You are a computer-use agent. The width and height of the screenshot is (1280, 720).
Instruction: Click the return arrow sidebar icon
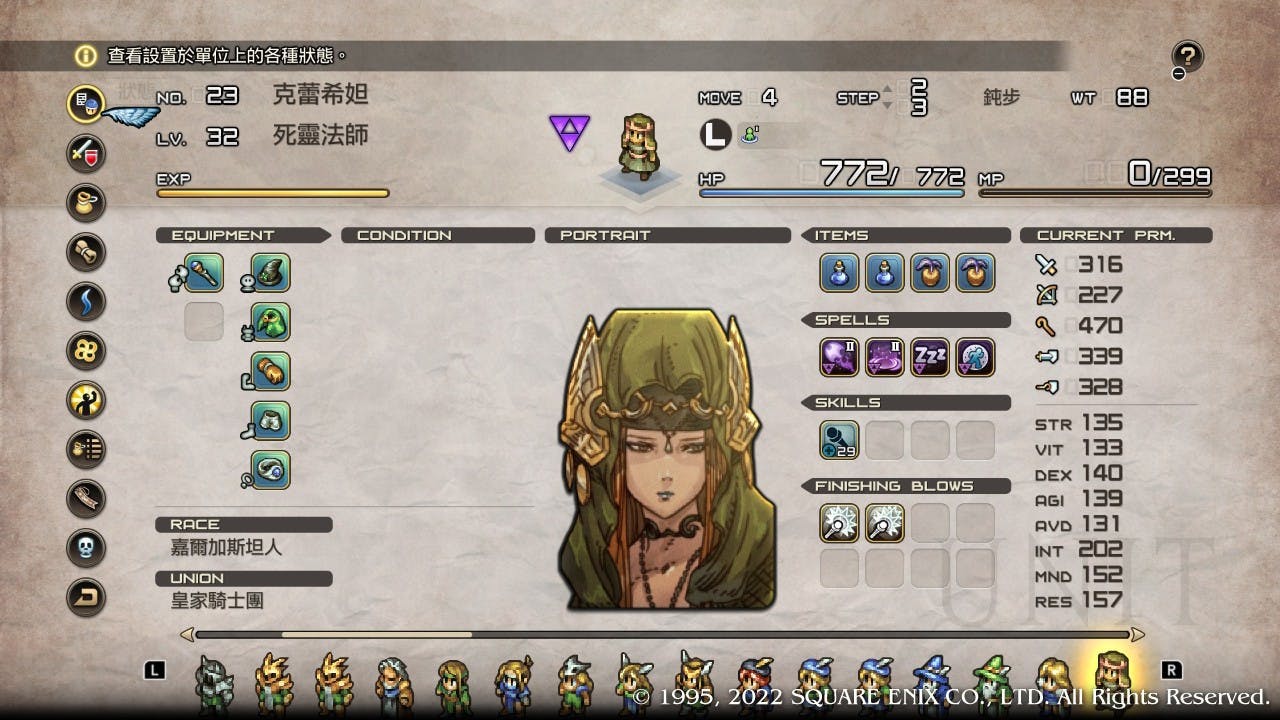tap(86, 597)
